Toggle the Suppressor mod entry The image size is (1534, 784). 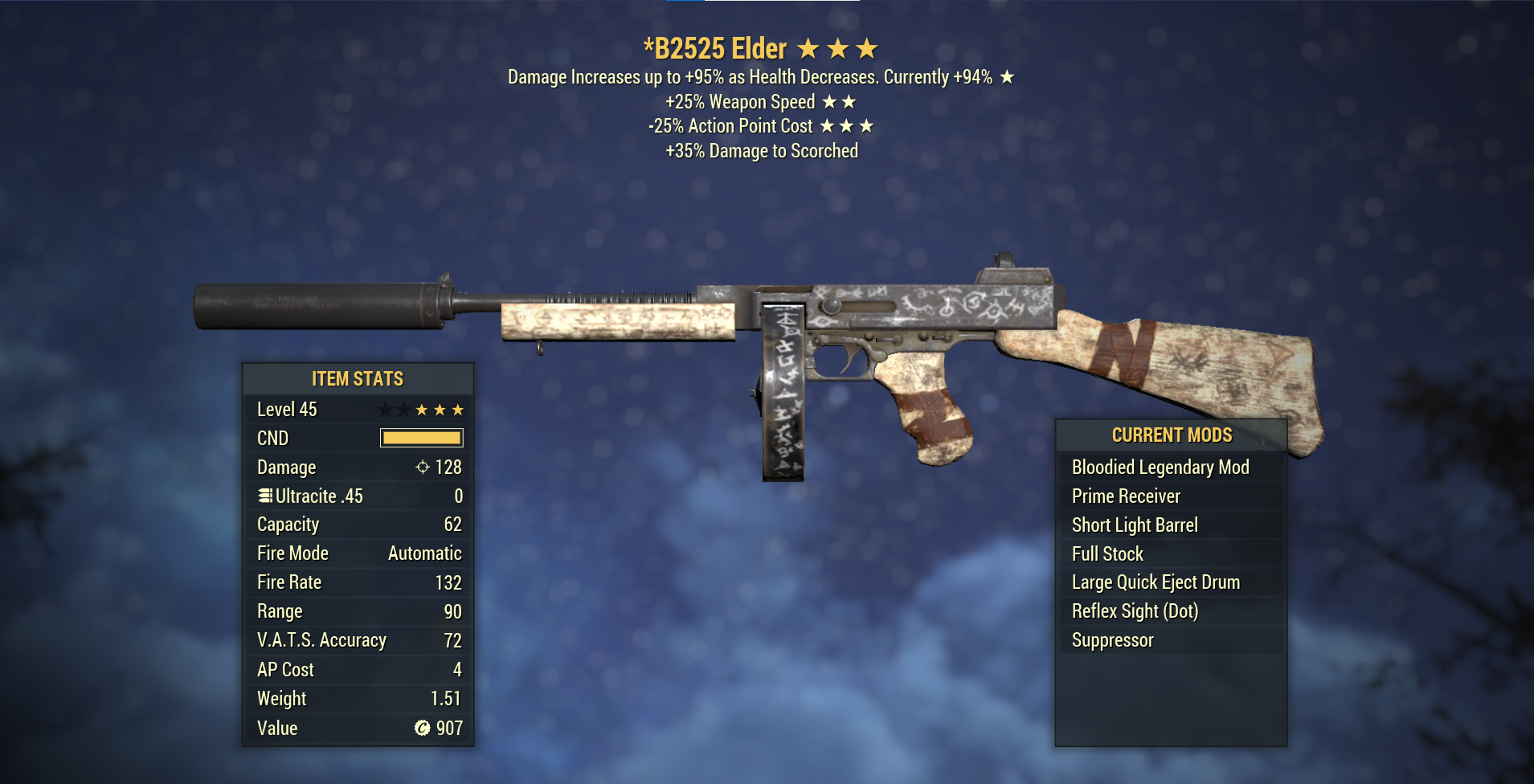(1113, 639)
